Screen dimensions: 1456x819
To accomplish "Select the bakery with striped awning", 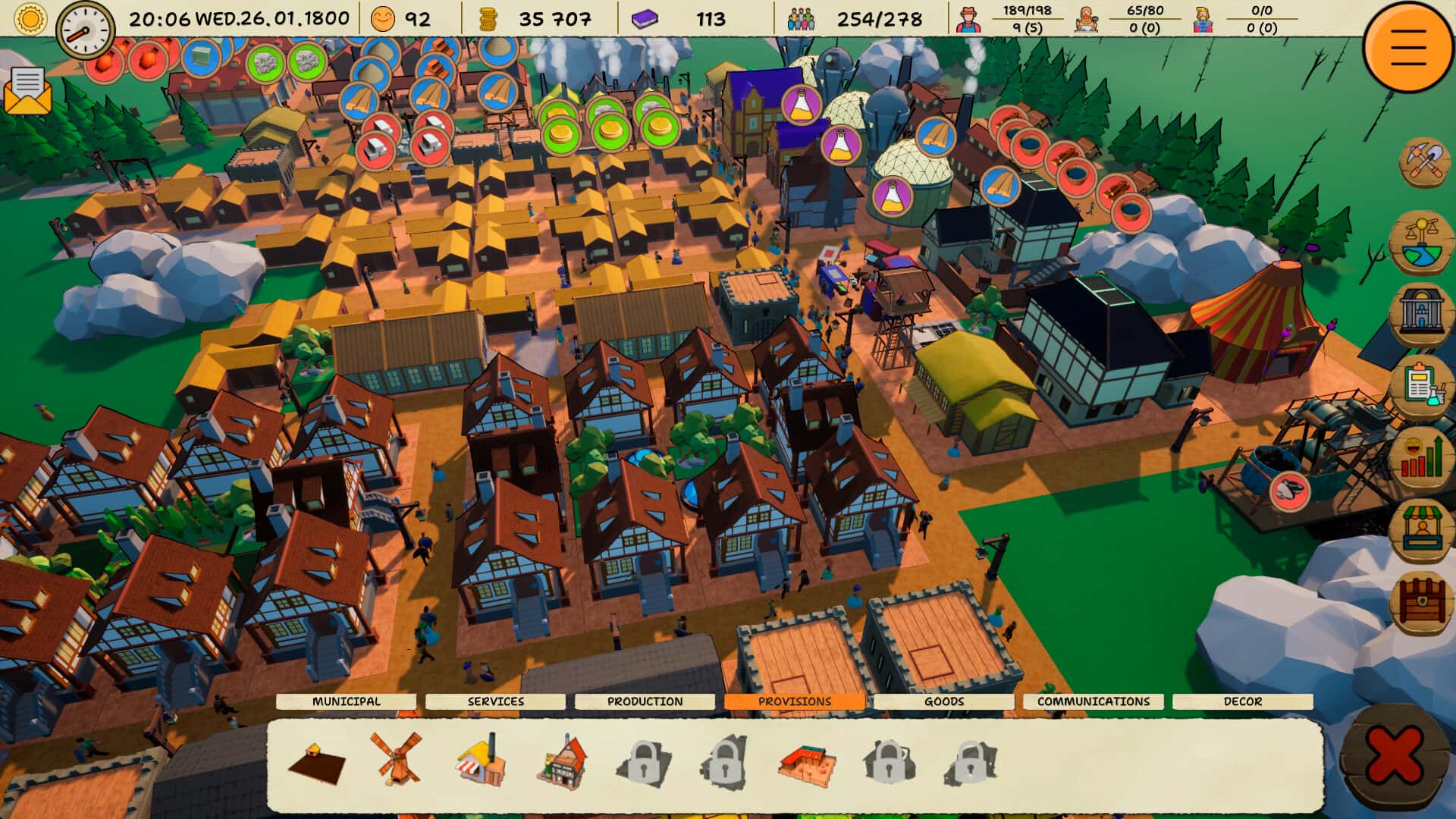I will pyautogui.click(x=481, y=760).
